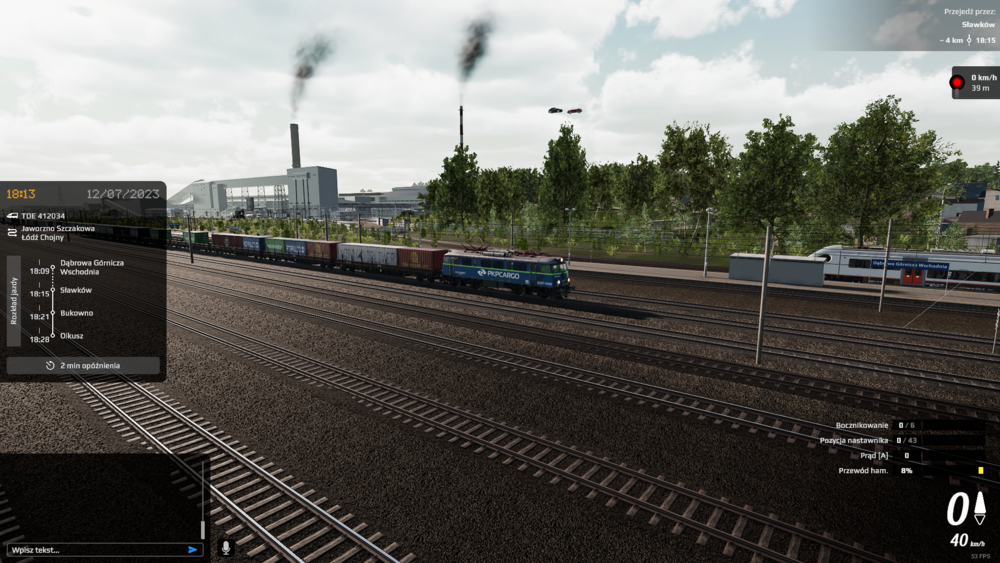Screen dimensions: 1000x563
Task: Click the Jaworzno Szczakowa – Łódź Chojny route
Action: tap(58, 233)
